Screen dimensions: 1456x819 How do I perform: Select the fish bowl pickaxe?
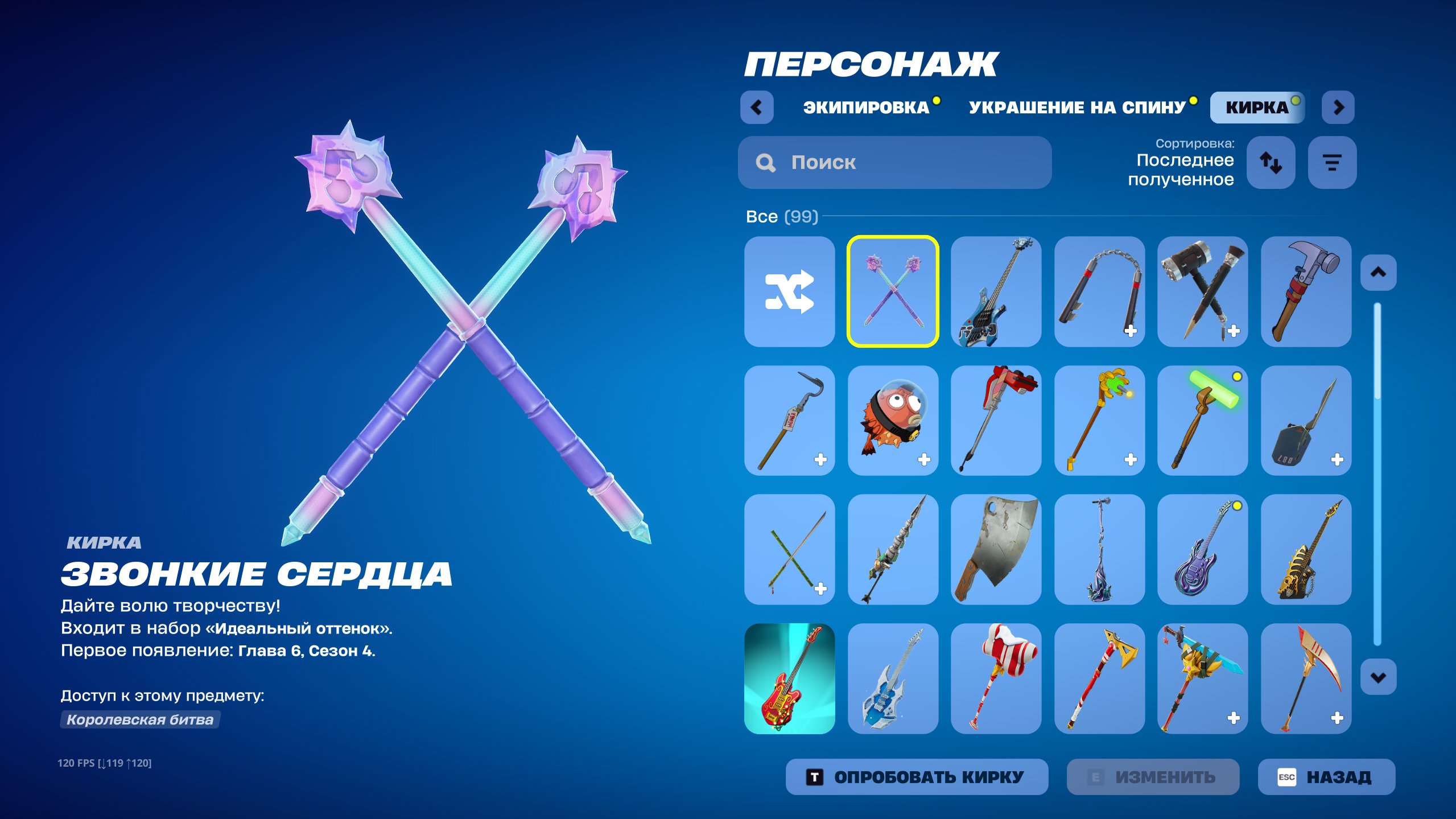click(x=893, y=421)
